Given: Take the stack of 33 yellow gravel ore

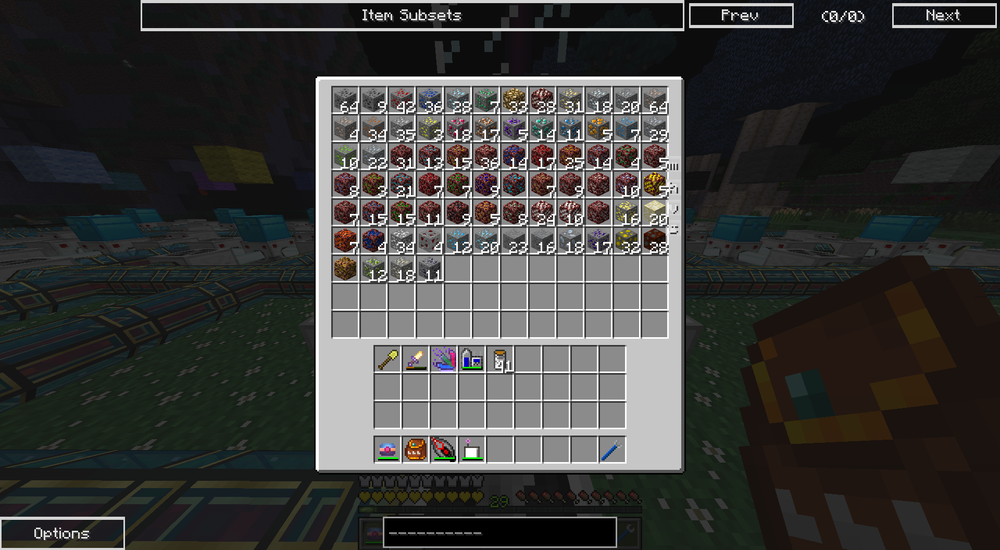Looking at the screenshot, I should point(514,100).
